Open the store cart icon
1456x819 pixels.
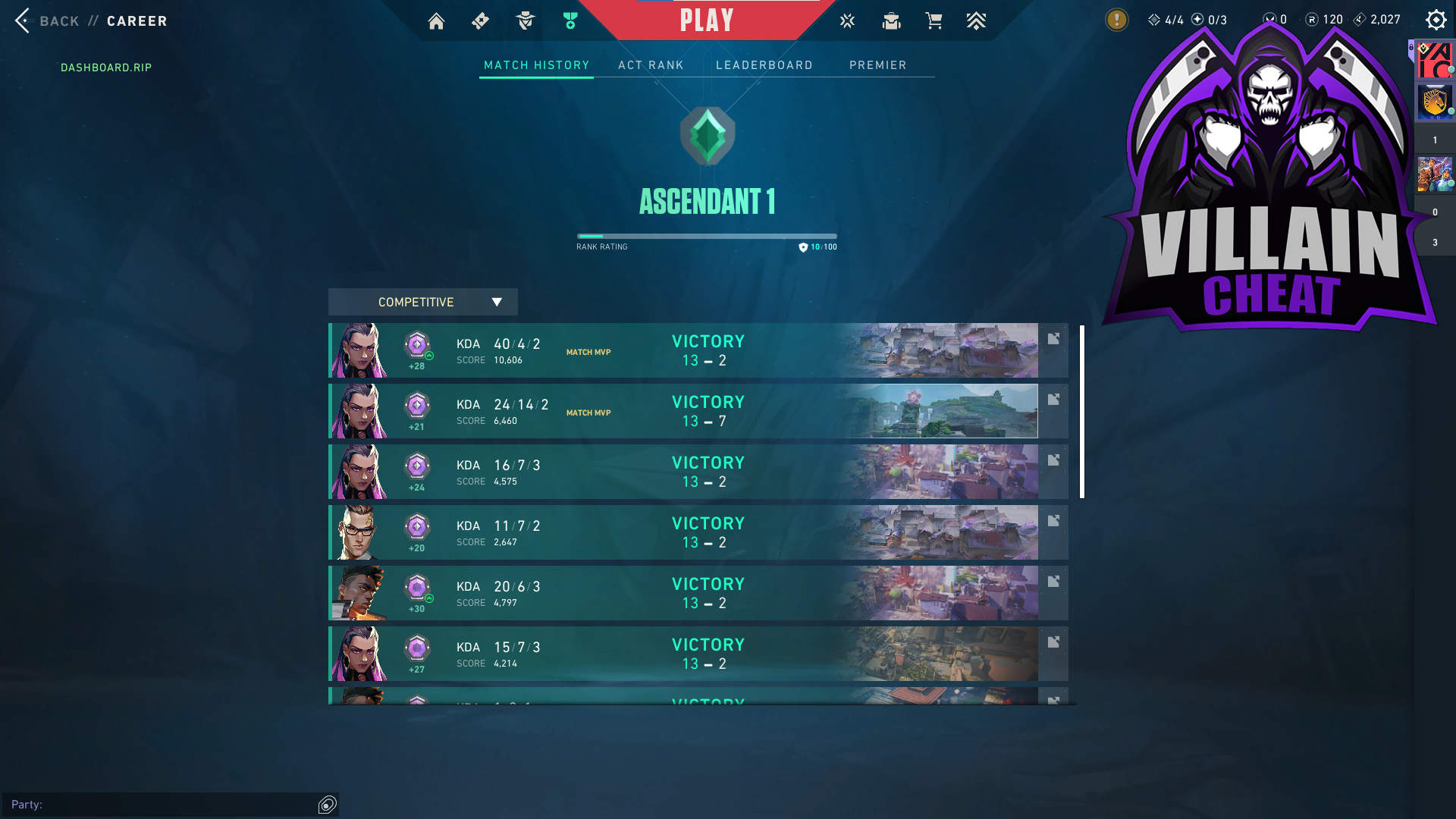click(x=934, y=21)
